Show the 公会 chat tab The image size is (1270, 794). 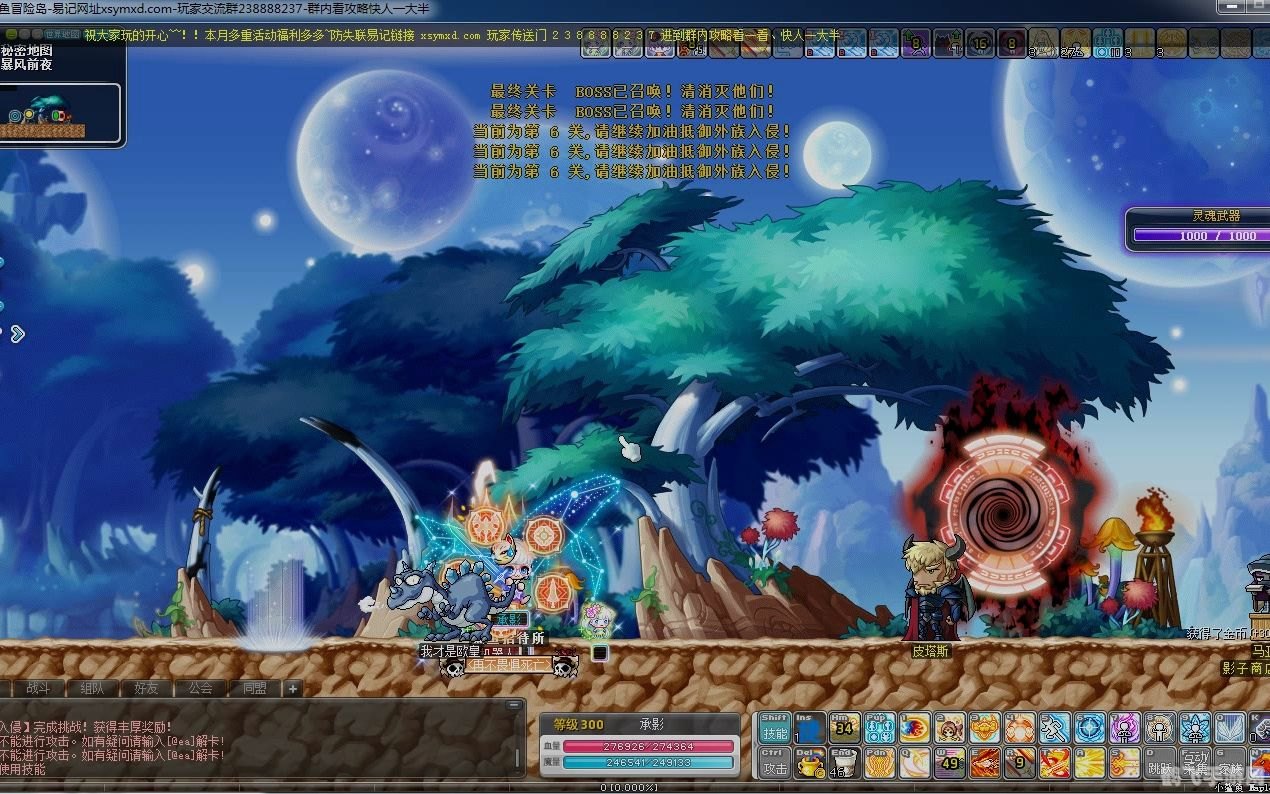200,688
